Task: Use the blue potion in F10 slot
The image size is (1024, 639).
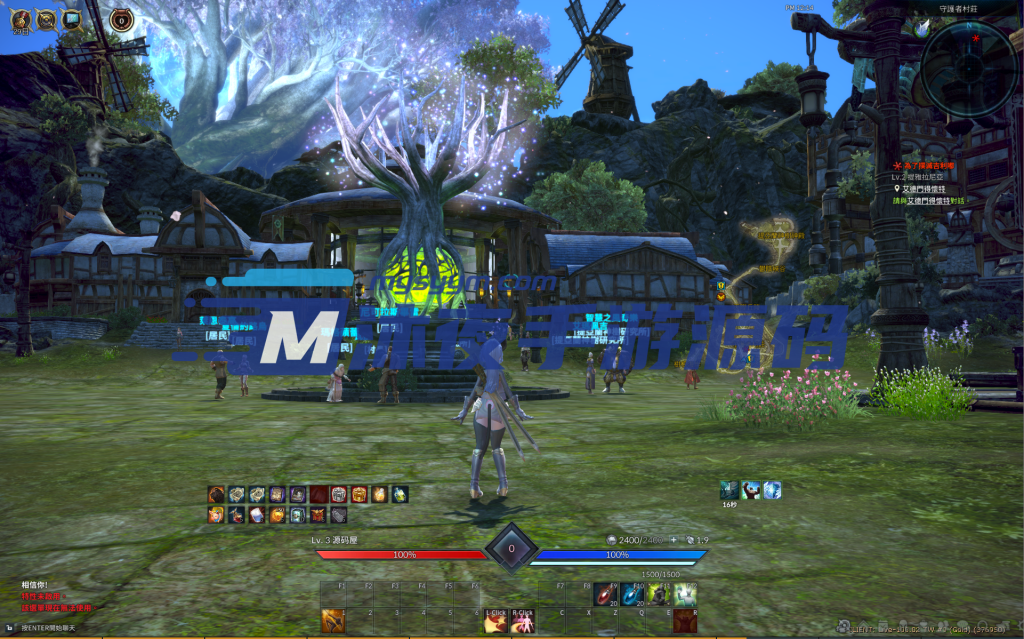Action: point(633,596)
